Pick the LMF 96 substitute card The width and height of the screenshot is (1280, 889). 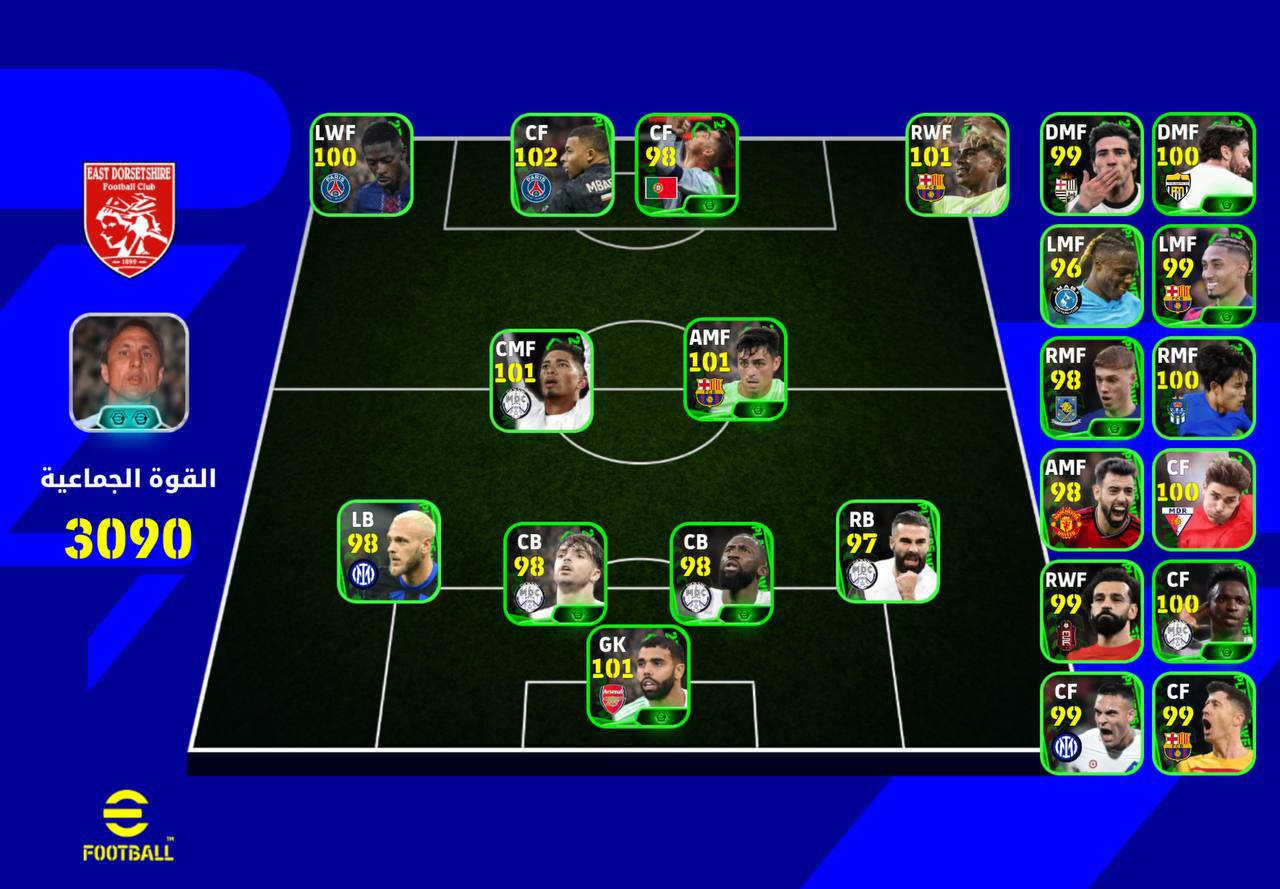(x=1091, y=276)
